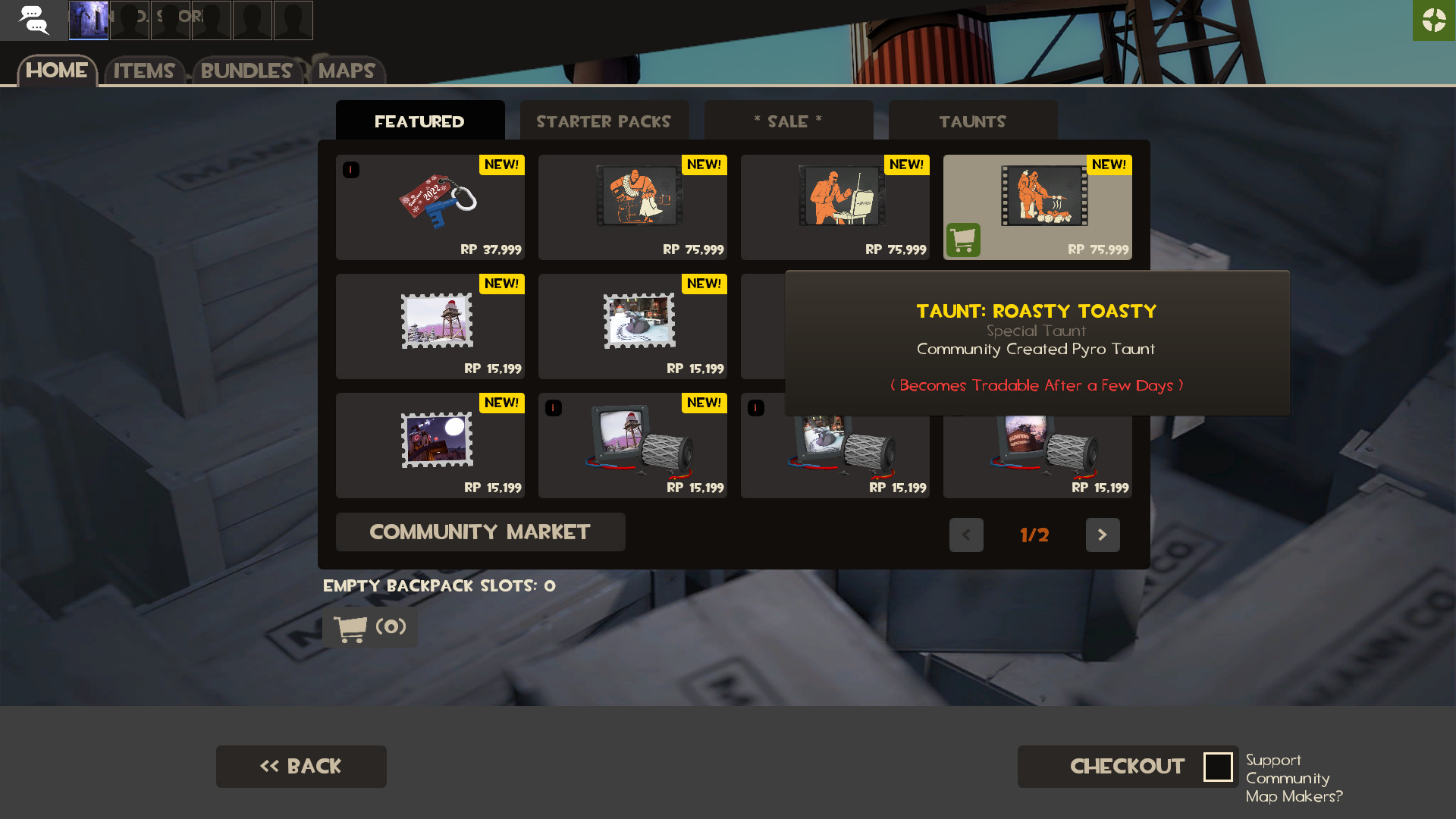Image resolution: width=1456 pixels, height=819 pixels.
Task: Click the green emblem icon top right
Action: click(1435, 20)
